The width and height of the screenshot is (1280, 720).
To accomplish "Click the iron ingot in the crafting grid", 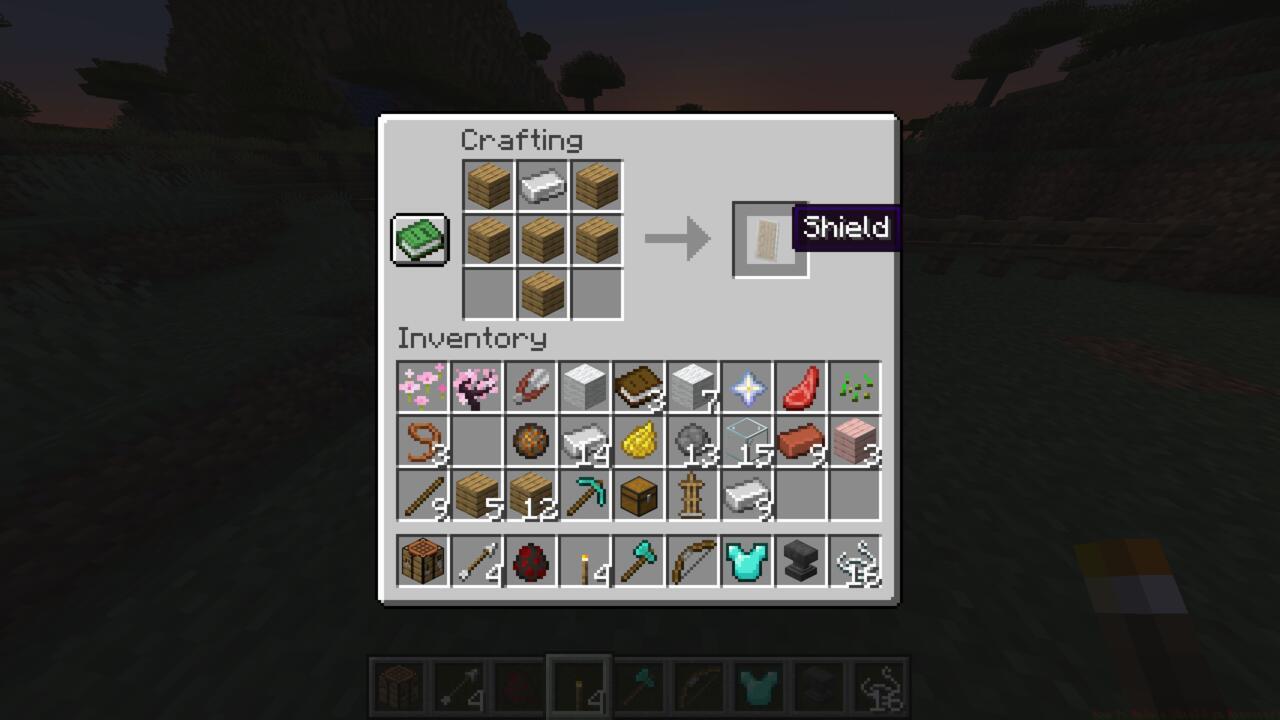I will tap(542, 185).
